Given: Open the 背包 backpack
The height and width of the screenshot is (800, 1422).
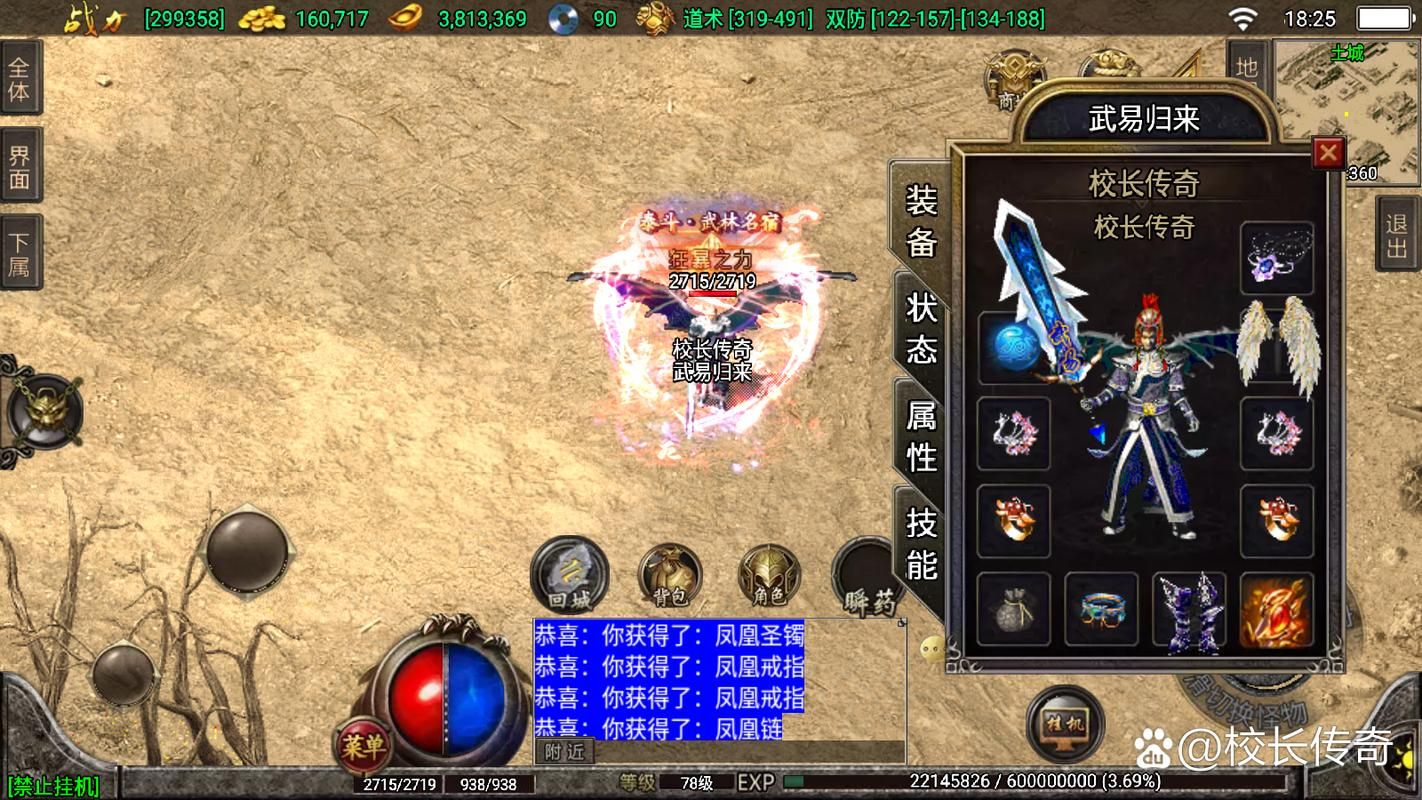Looking at the screenshot, I should [x=670, y=577].
